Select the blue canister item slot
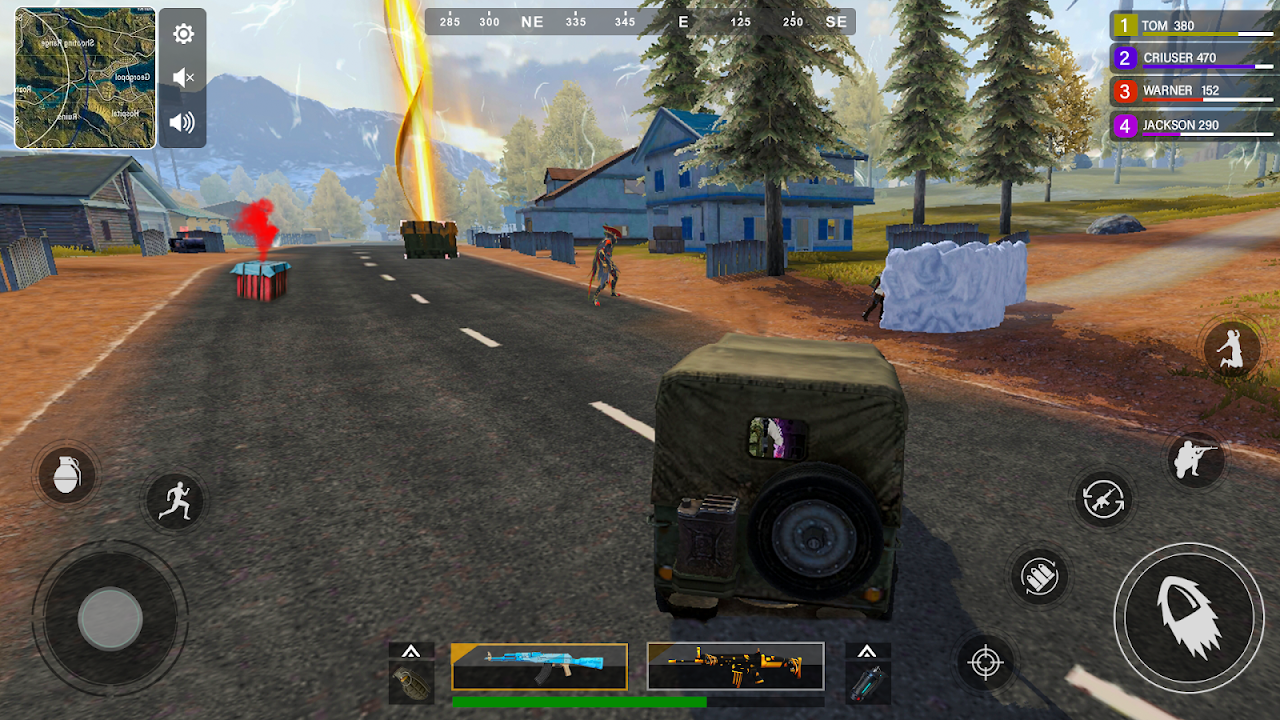 pos(867,681)
